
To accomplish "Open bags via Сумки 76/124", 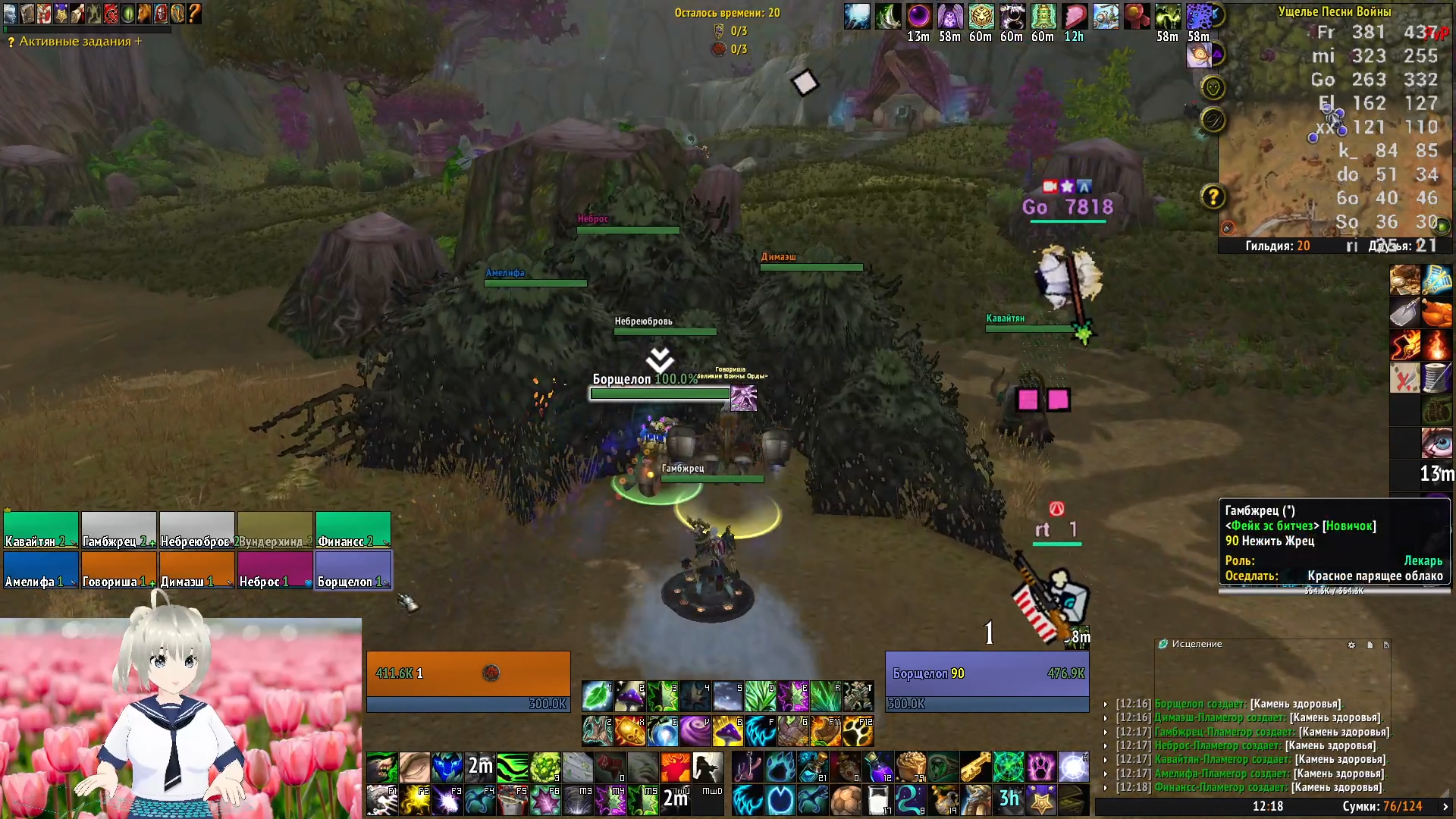I will [1382, 806].
